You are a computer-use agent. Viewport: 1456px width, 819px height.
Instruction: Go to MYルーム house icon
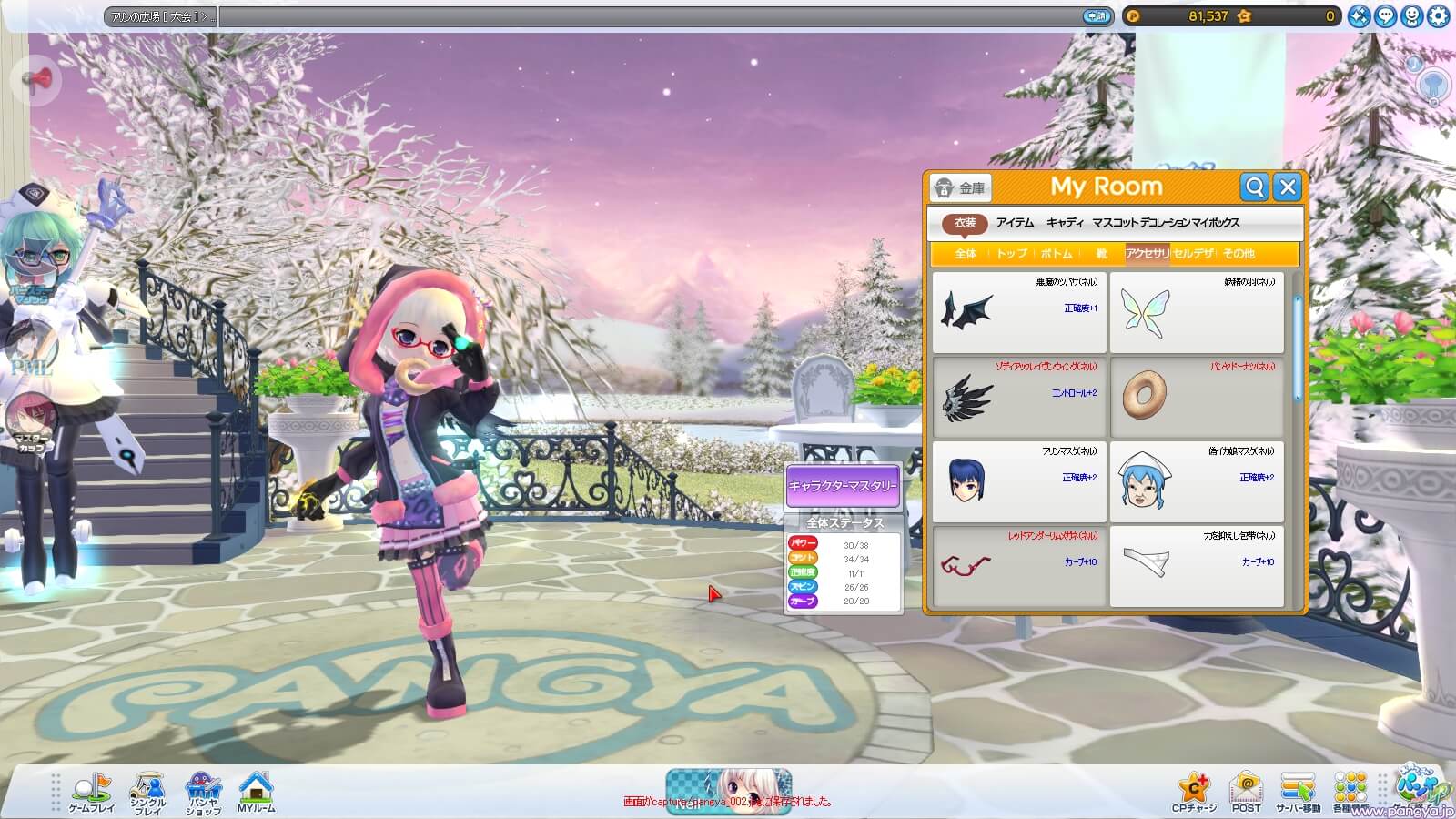pos(256,793)
